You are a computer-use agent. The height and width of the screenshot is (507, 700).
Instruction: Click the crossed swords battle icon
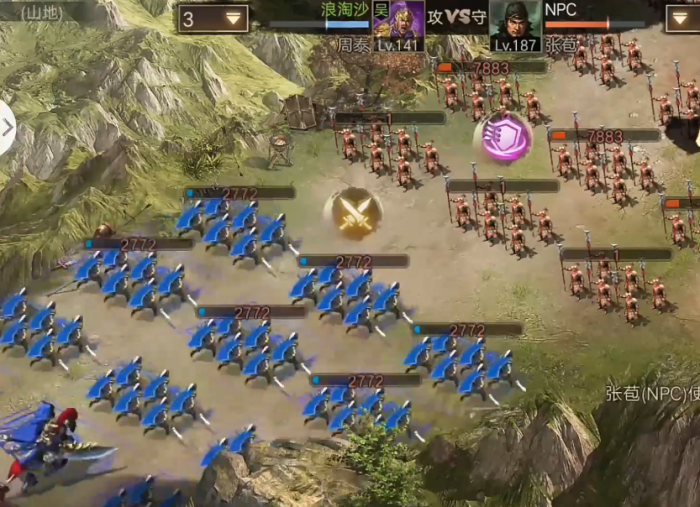click(x=352, y=212)
